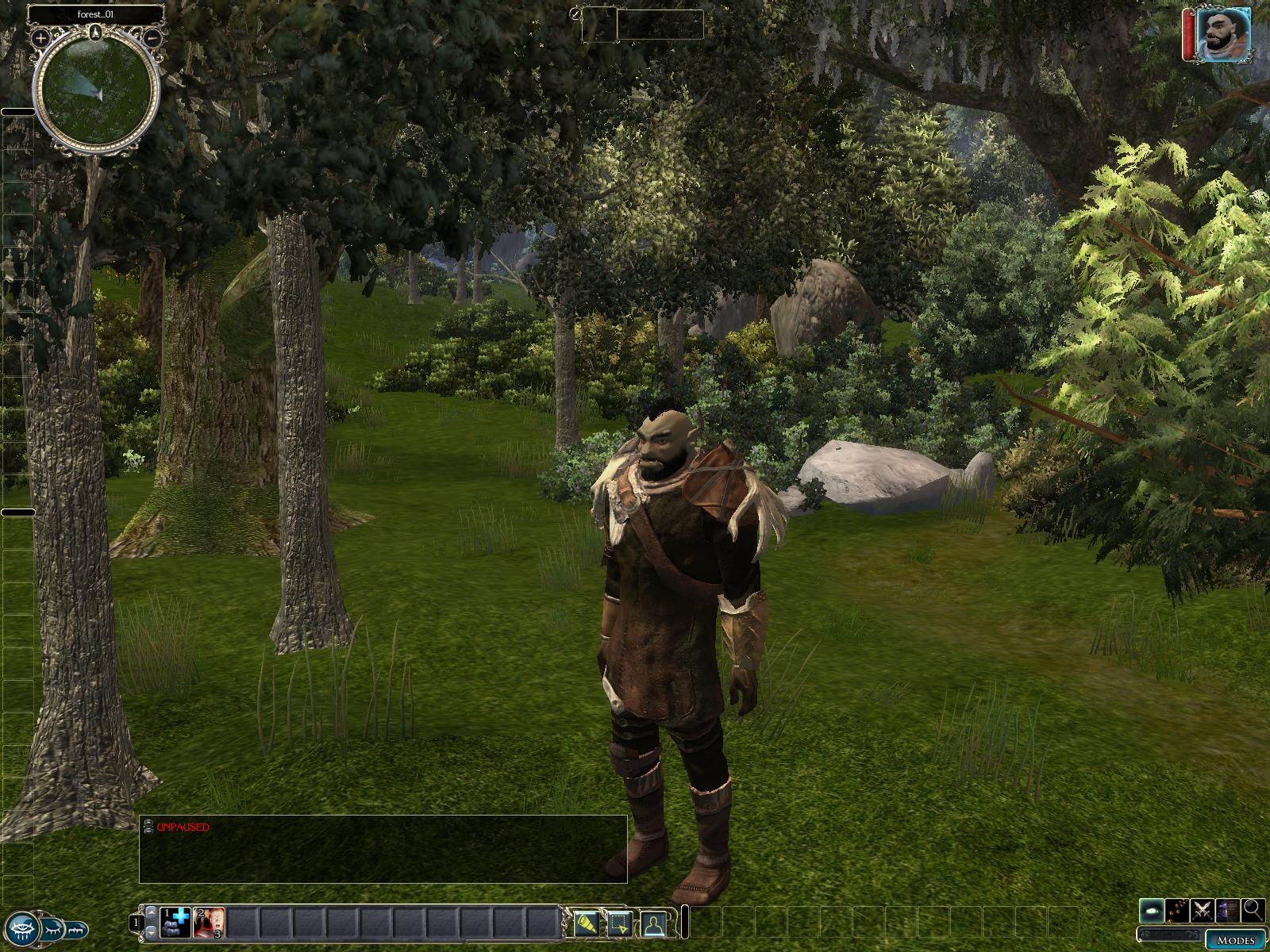Toggle the magnifying glass search mode
Viewport: 1270px width, 952px height.
coord(1253,910)
